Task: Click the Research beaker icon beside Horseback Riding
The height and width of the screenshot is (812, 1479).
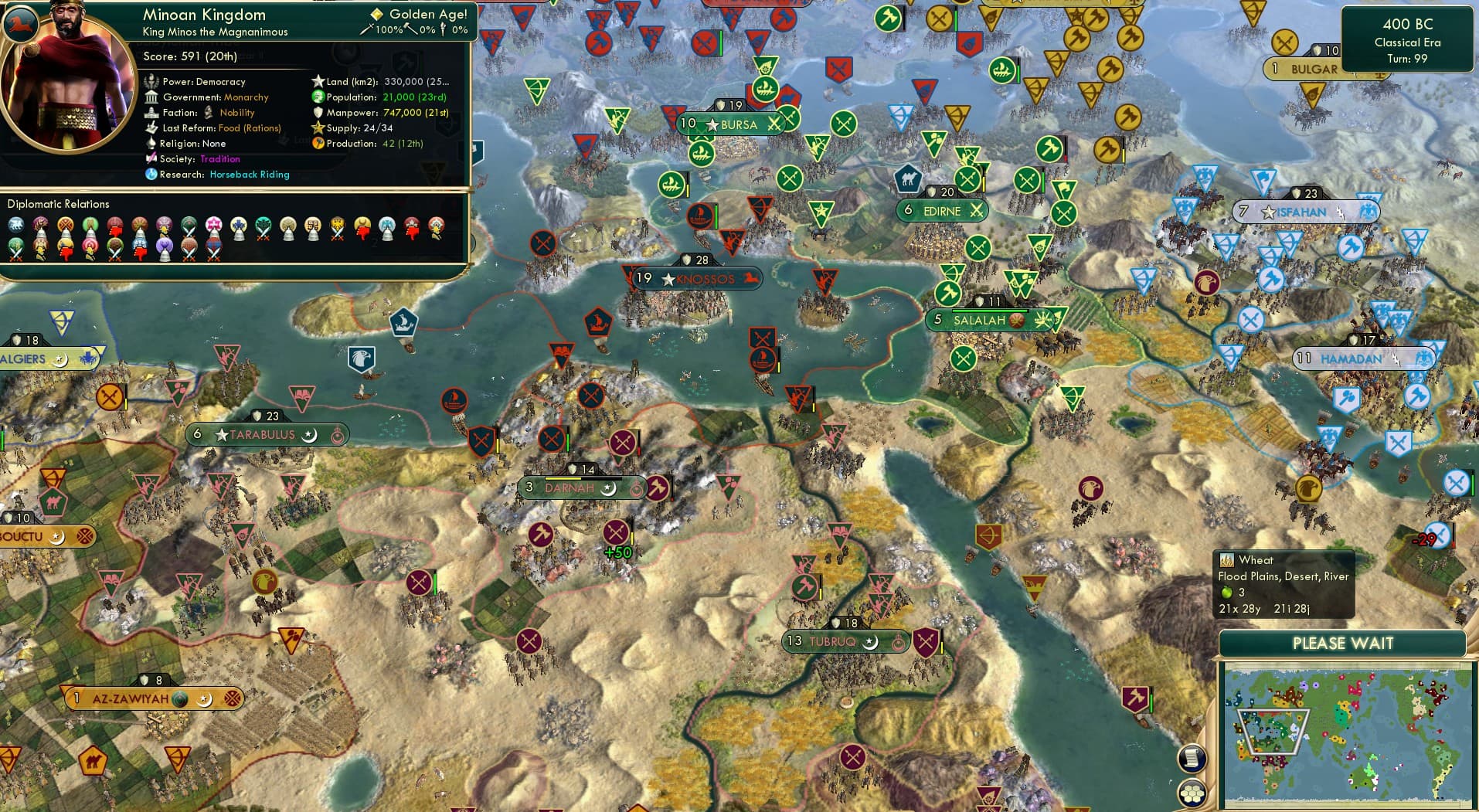Action: pyautogui.click(x=151, y=175)
